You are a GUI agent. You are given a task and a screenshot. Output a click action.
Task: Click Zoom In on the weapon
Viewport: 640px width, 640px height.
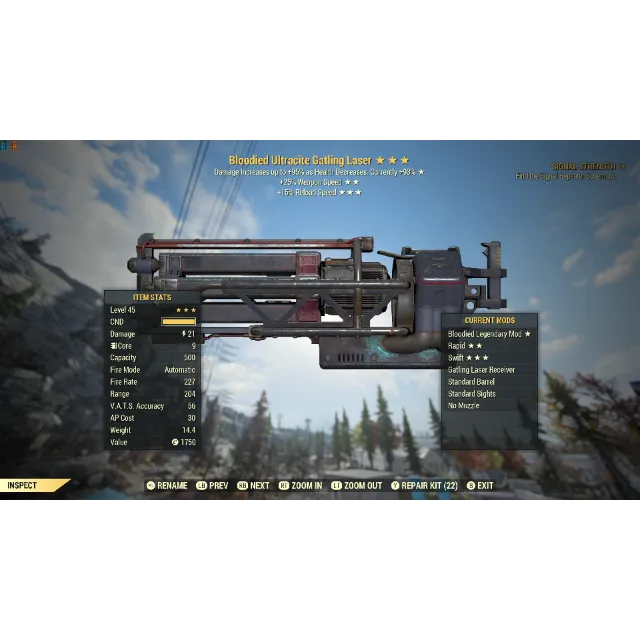point(300,486)
